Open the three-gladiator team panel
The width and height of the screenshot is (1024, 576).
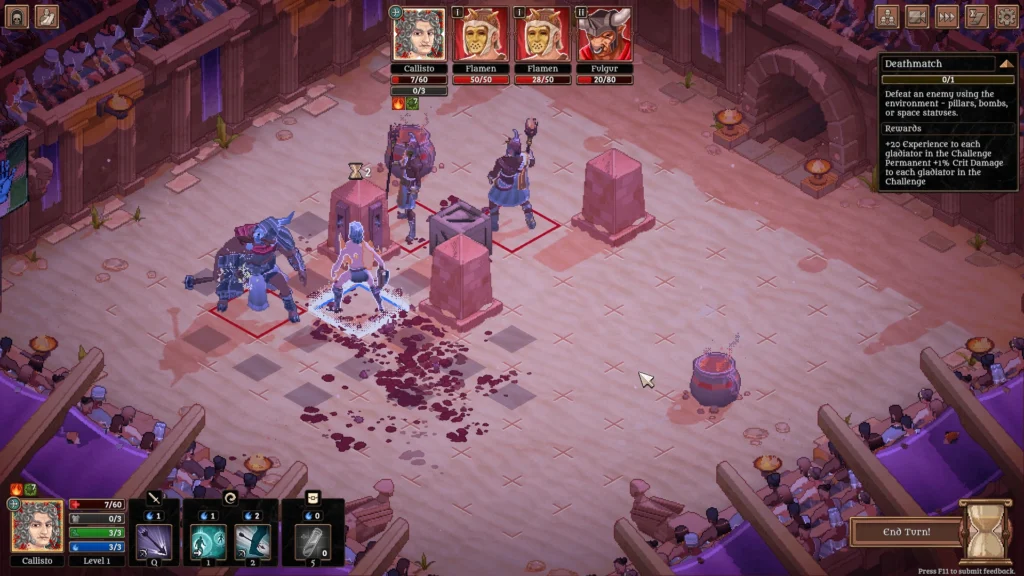pyautogui.click(x=887, y=16)
